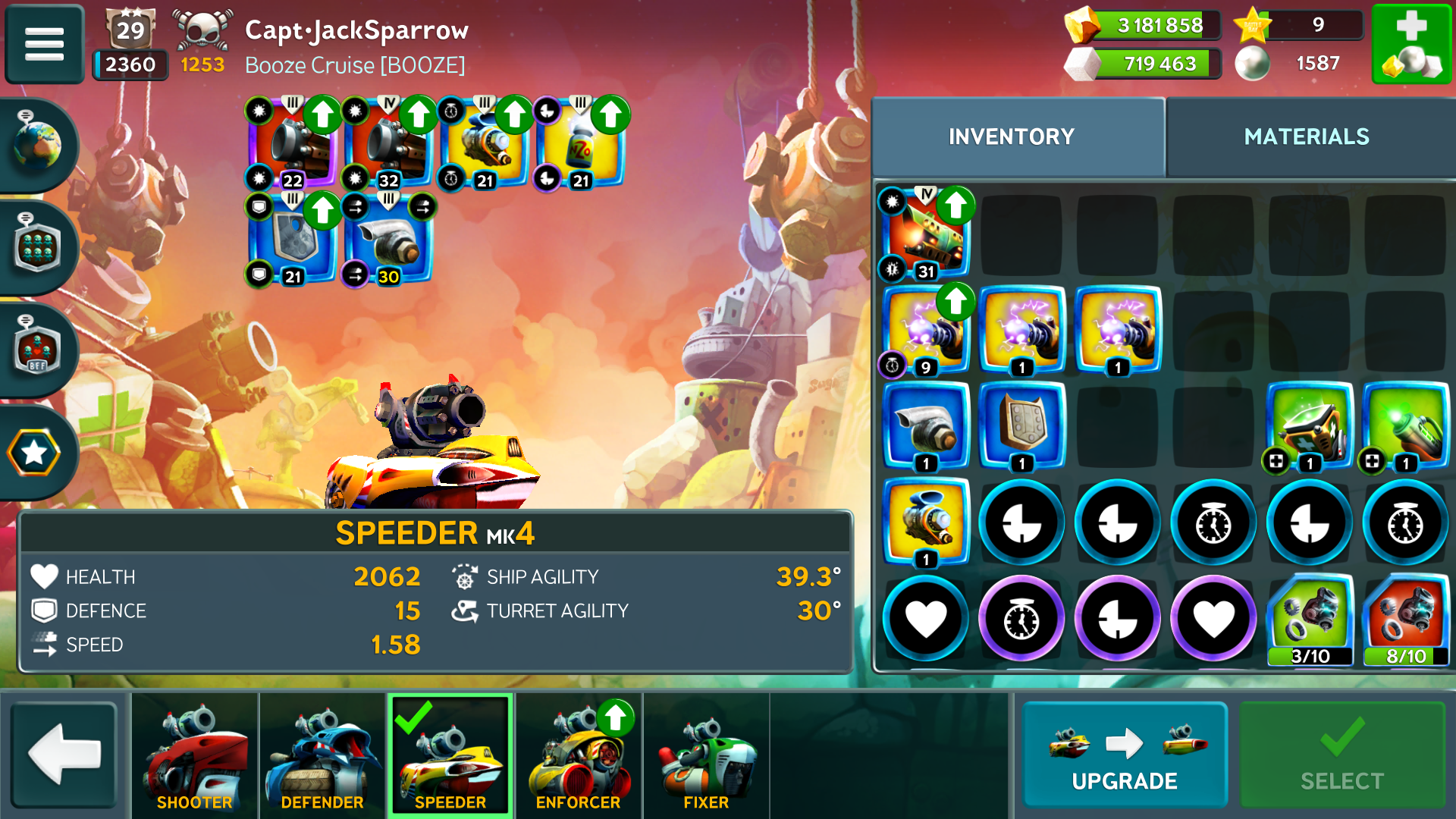Select the equipped level 32 cannon
1456x819 pixels.
tap(389, 144)
